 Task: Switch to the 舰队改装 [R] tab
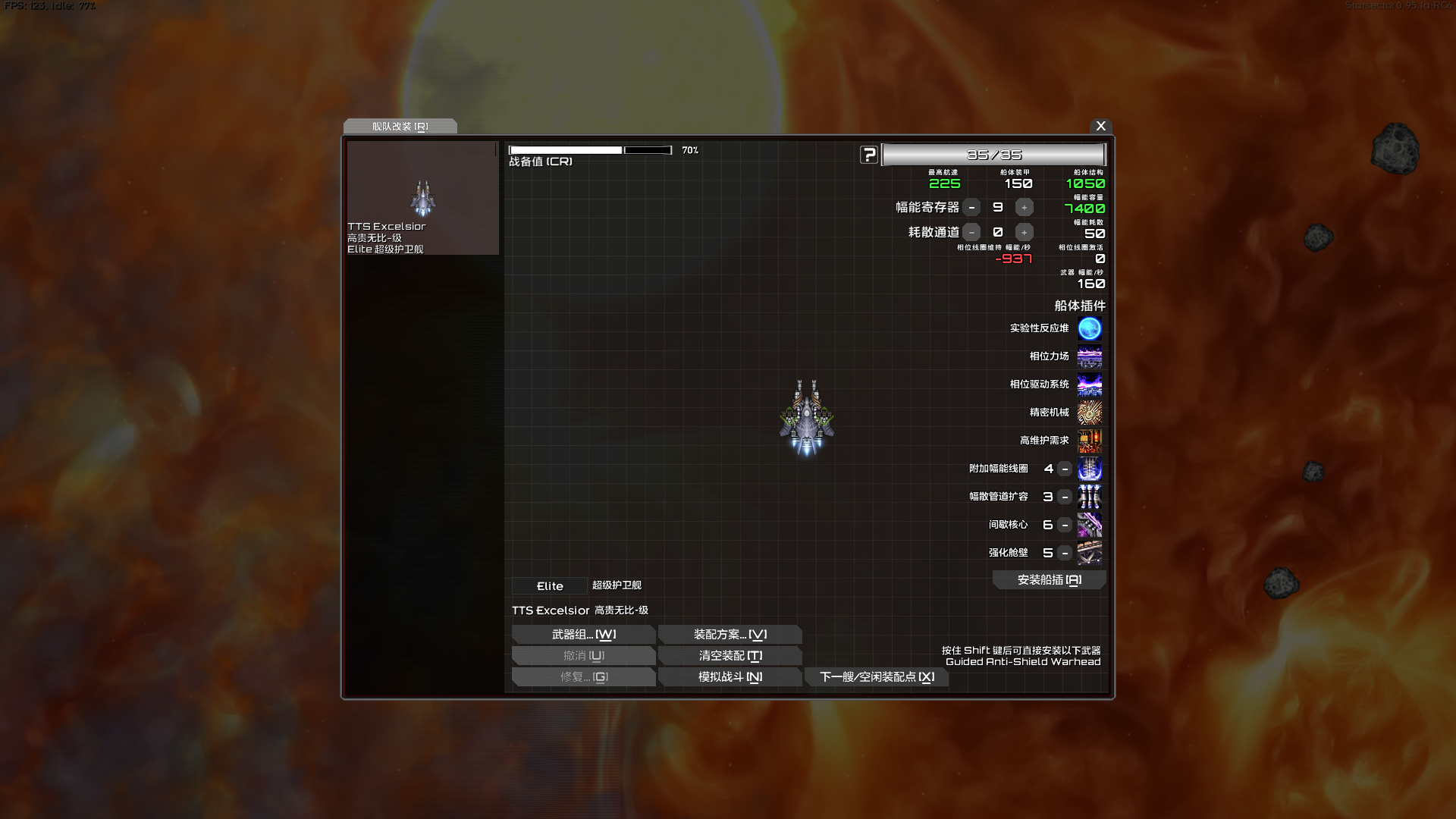(x=400, y=127)
